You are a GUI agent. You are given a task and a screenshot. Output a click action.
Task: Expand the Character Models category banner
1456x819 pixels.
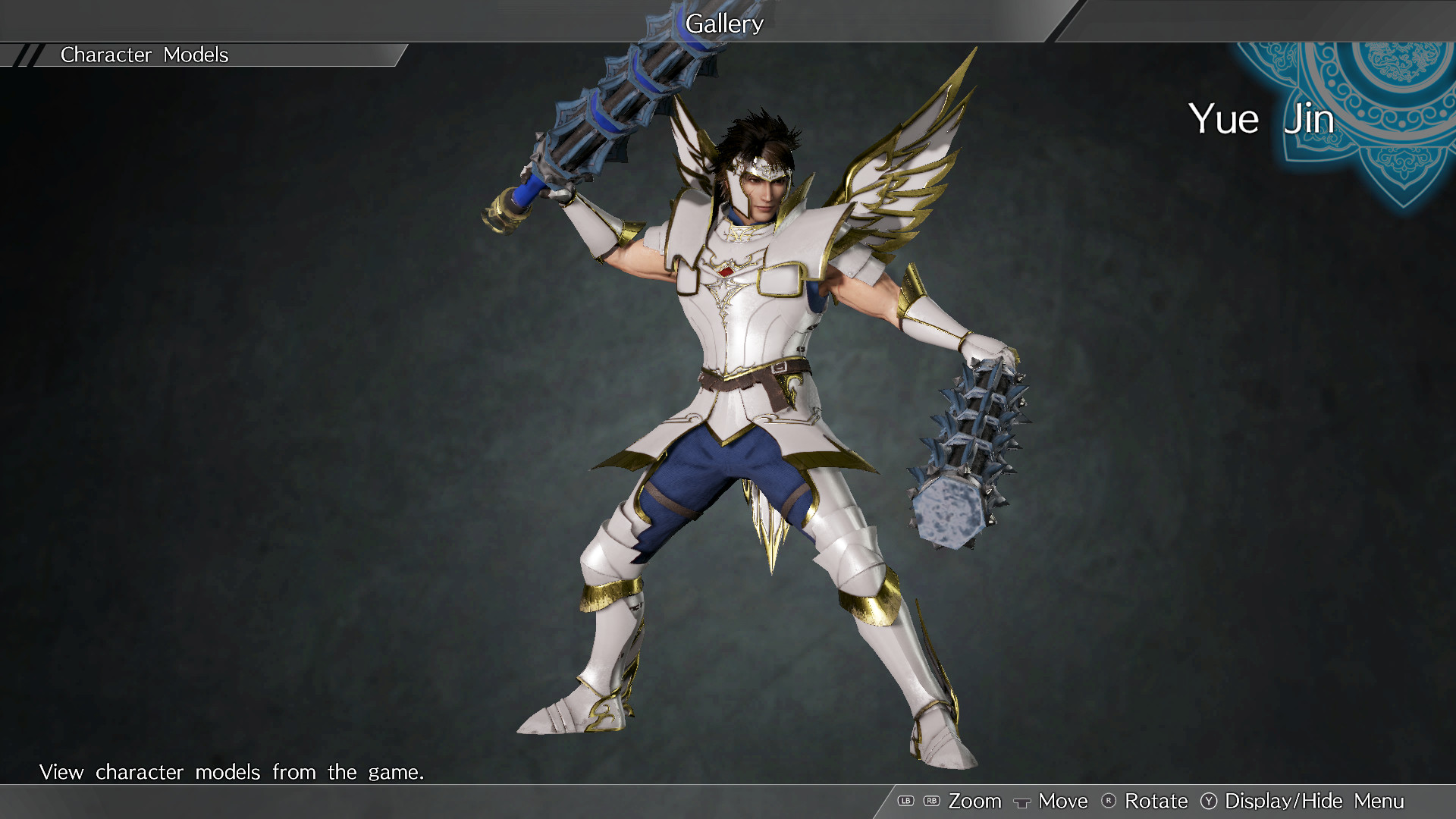coord(144,54)
